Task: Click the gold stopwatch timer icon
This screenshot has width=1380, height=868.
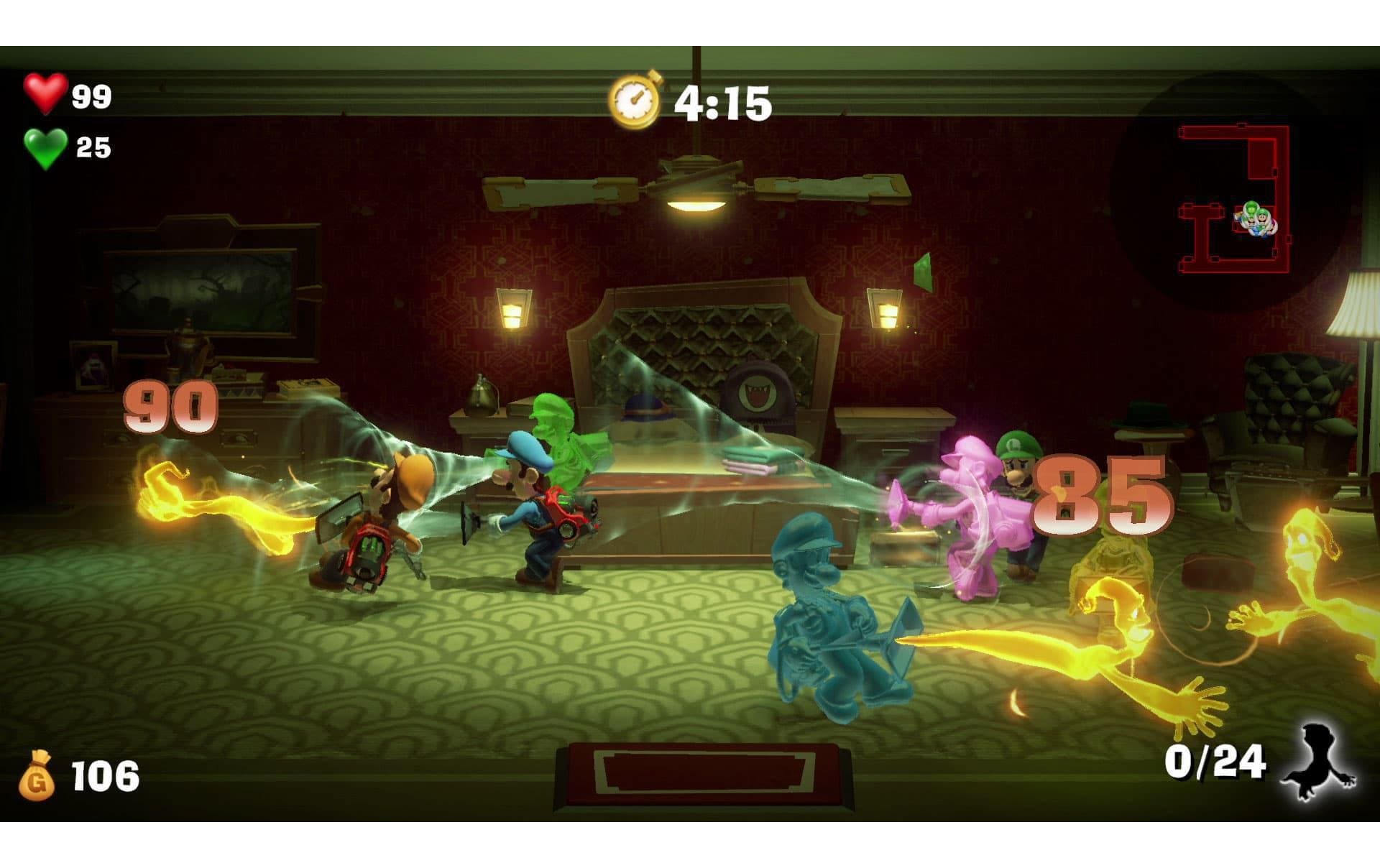Action: pyautogui.click(x=635, y=99)
